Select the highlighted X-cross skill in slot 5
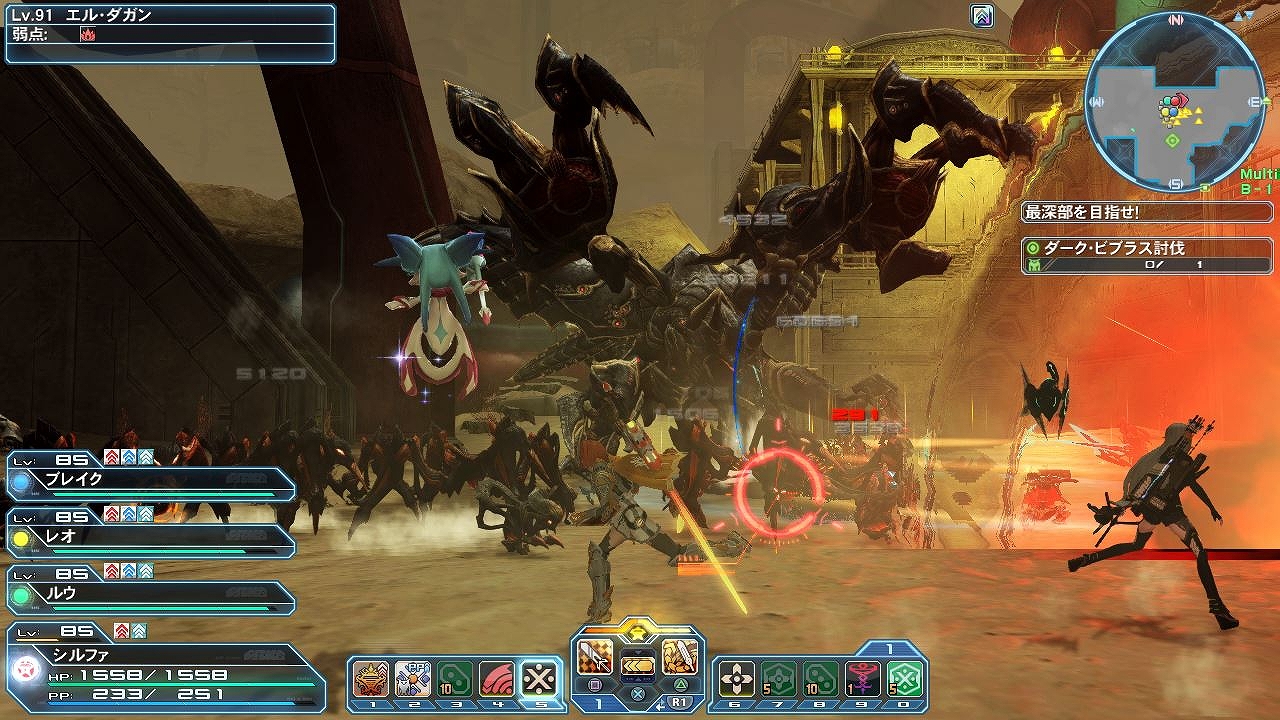 (x=540, y=679)
